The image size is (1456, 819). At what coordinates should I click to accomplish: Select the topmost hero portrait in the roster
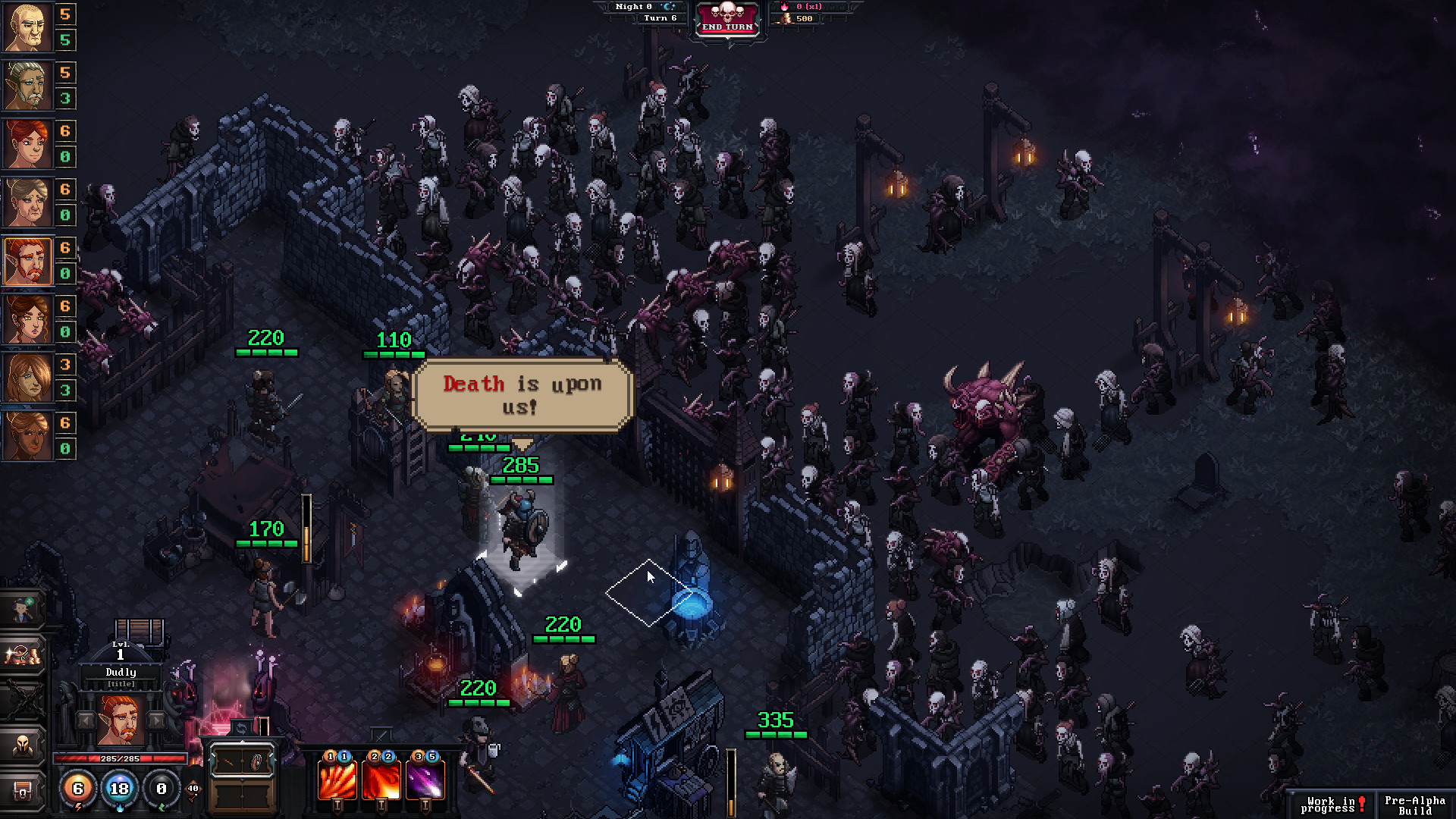click(28, 28)
